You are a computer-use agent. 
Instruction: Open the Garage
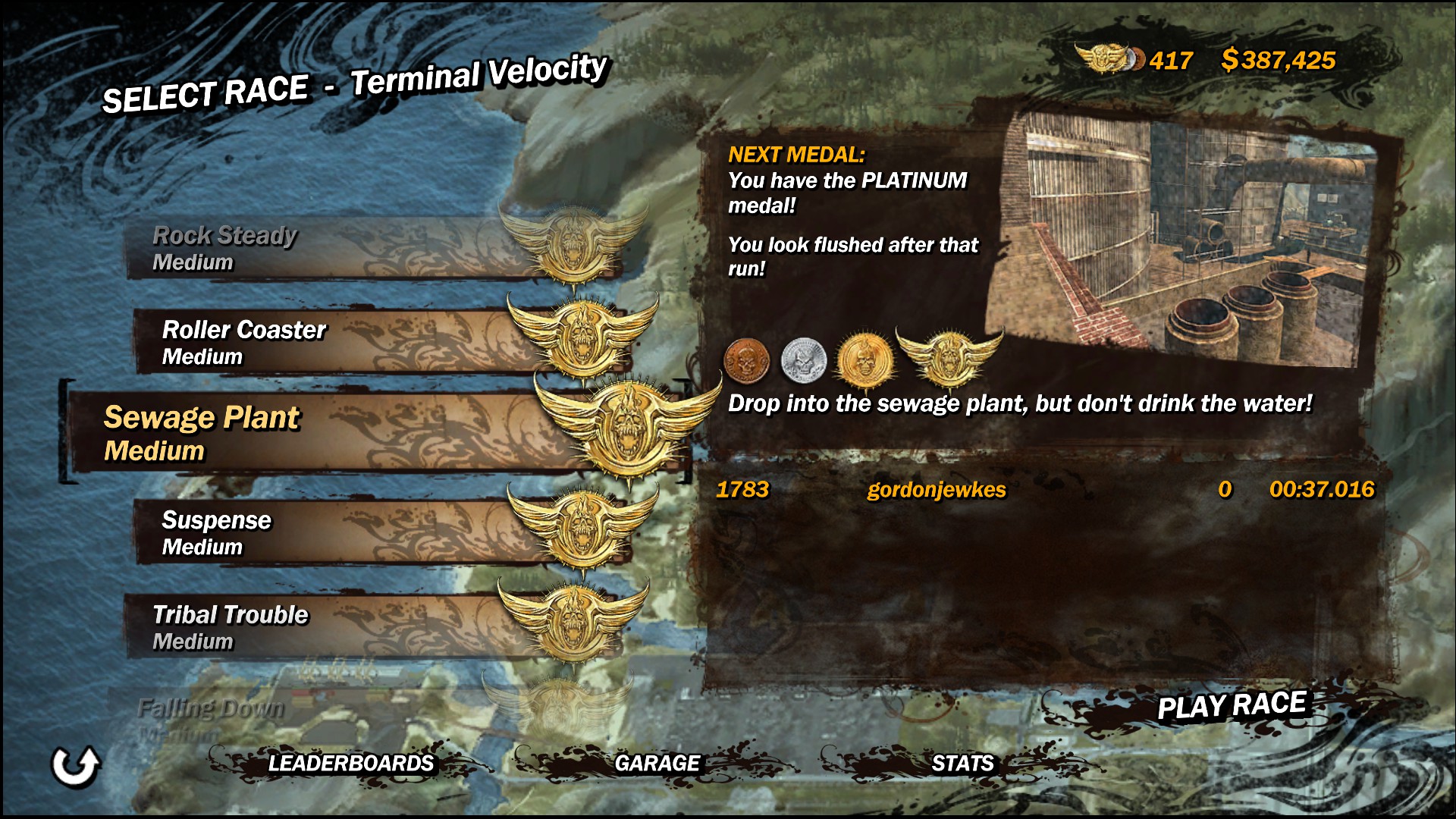(x=657, y=763)
